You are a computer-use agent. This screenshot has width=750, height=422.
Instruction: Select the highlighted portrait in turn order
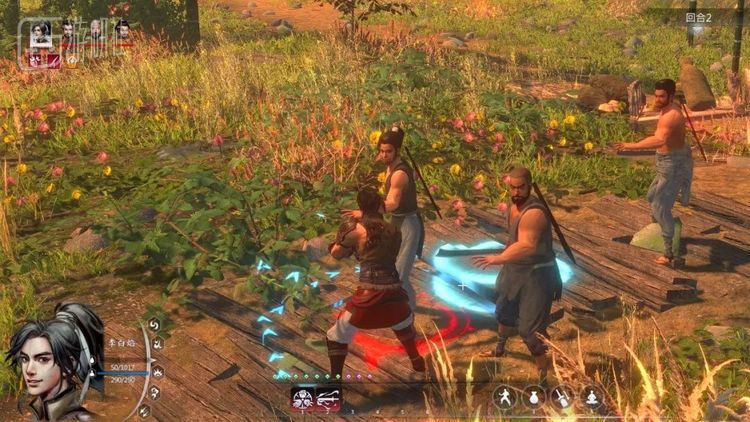(x=41, y=33)
